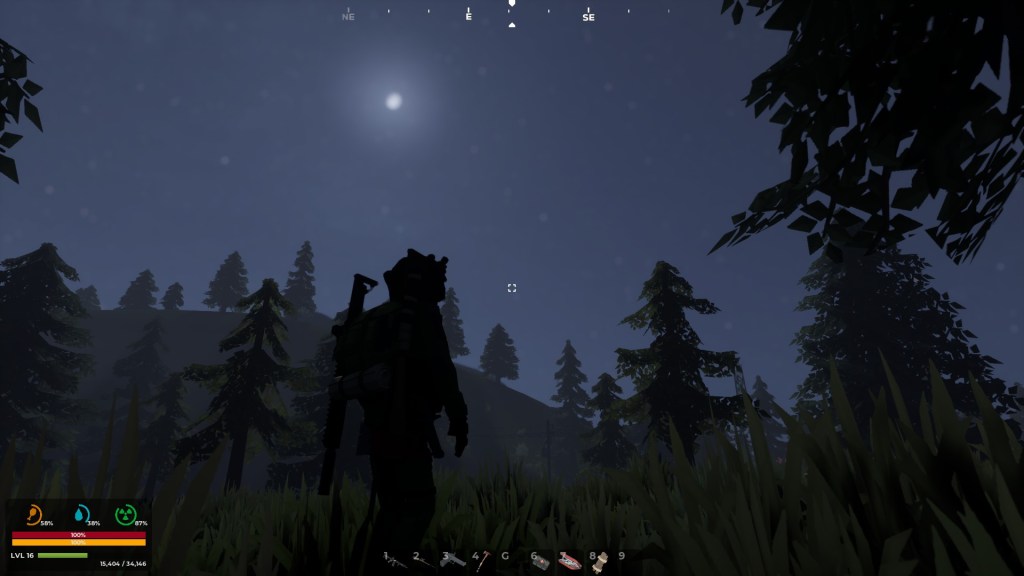Select the dark device in hotbar slot 6
The height and width of the screenshot is (576, 1024).
(541, 561)
